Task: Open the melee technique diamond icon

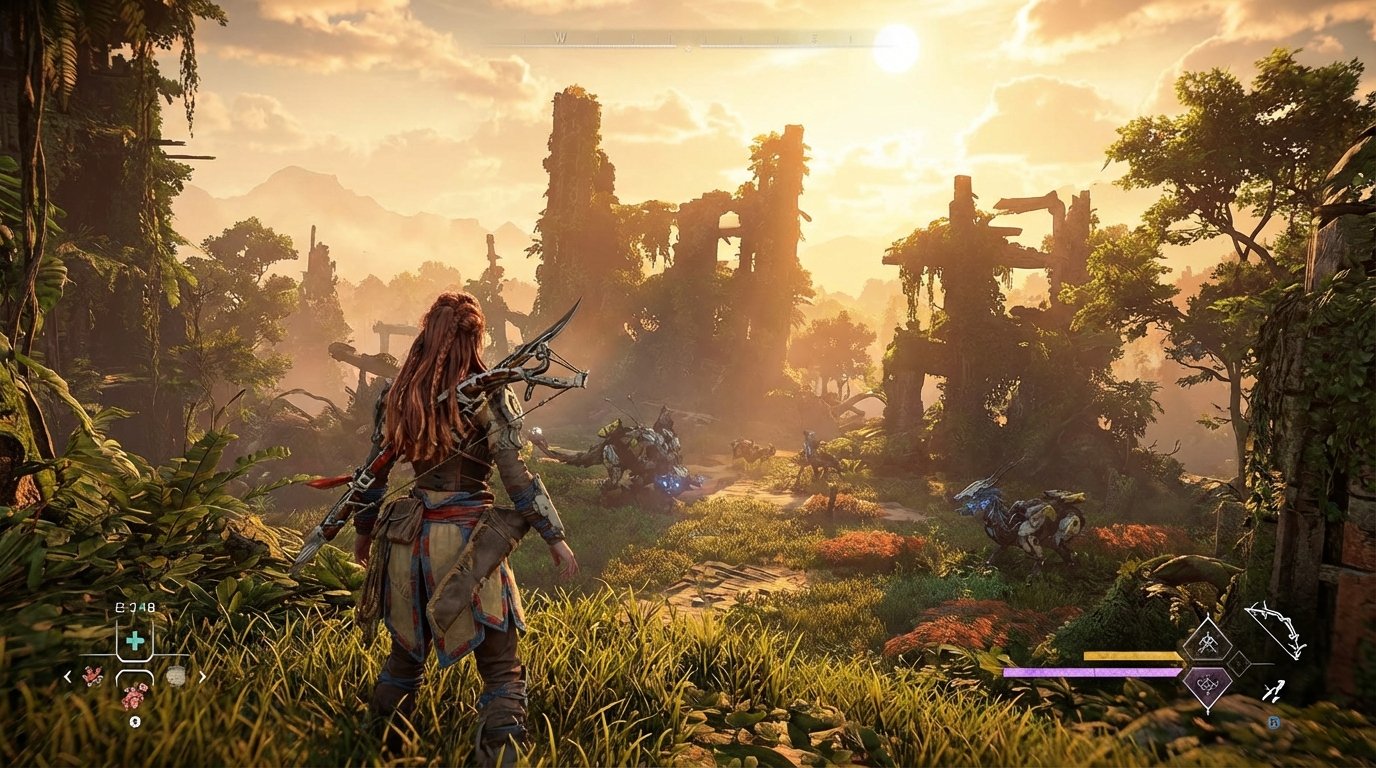Action: pos(1208,640)
